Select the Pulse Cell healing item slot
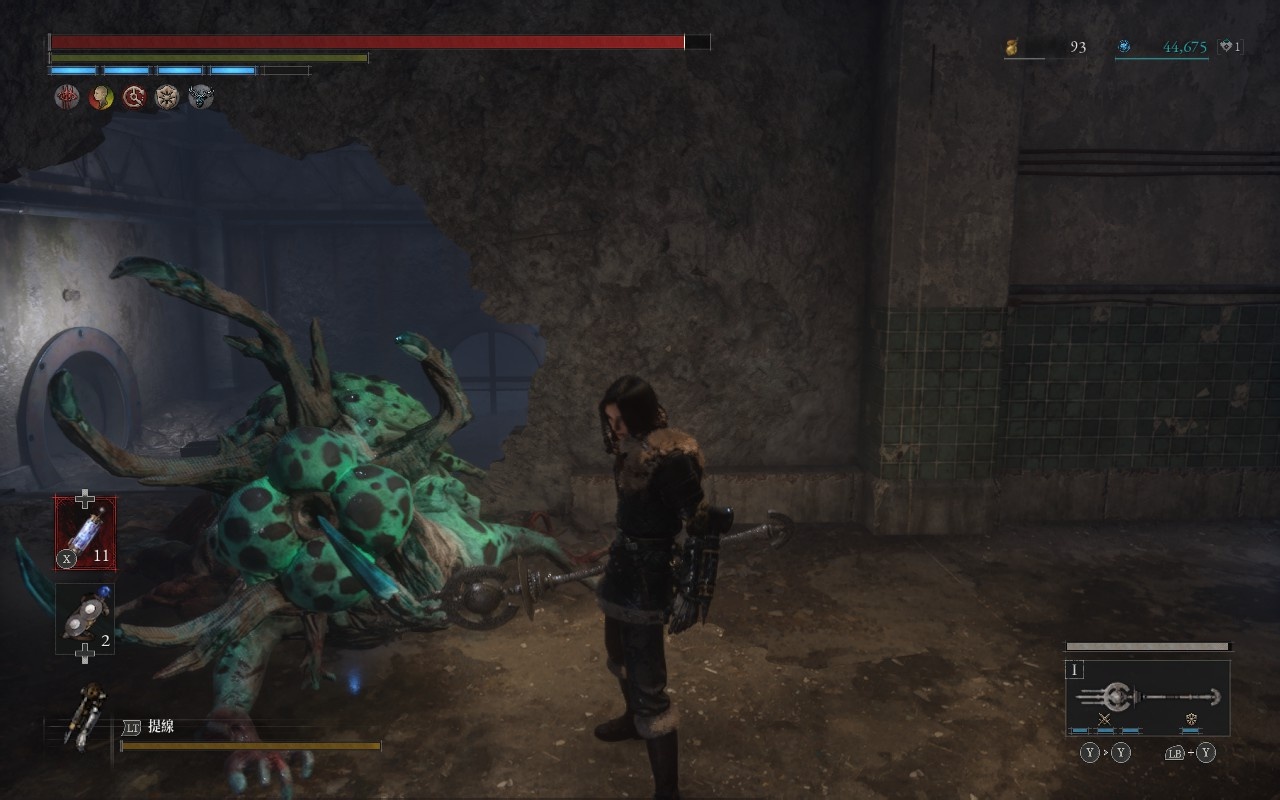 [85, 533]
